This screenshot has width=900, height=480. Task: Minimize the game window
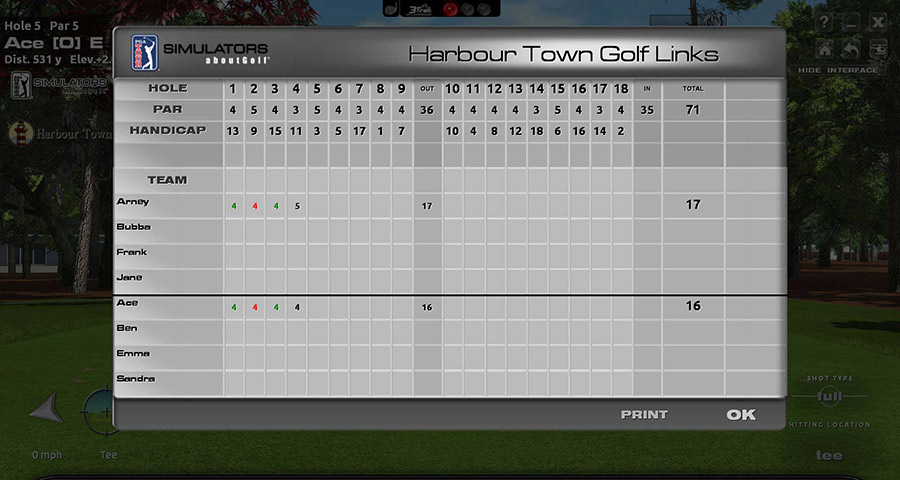pos(851,22)
